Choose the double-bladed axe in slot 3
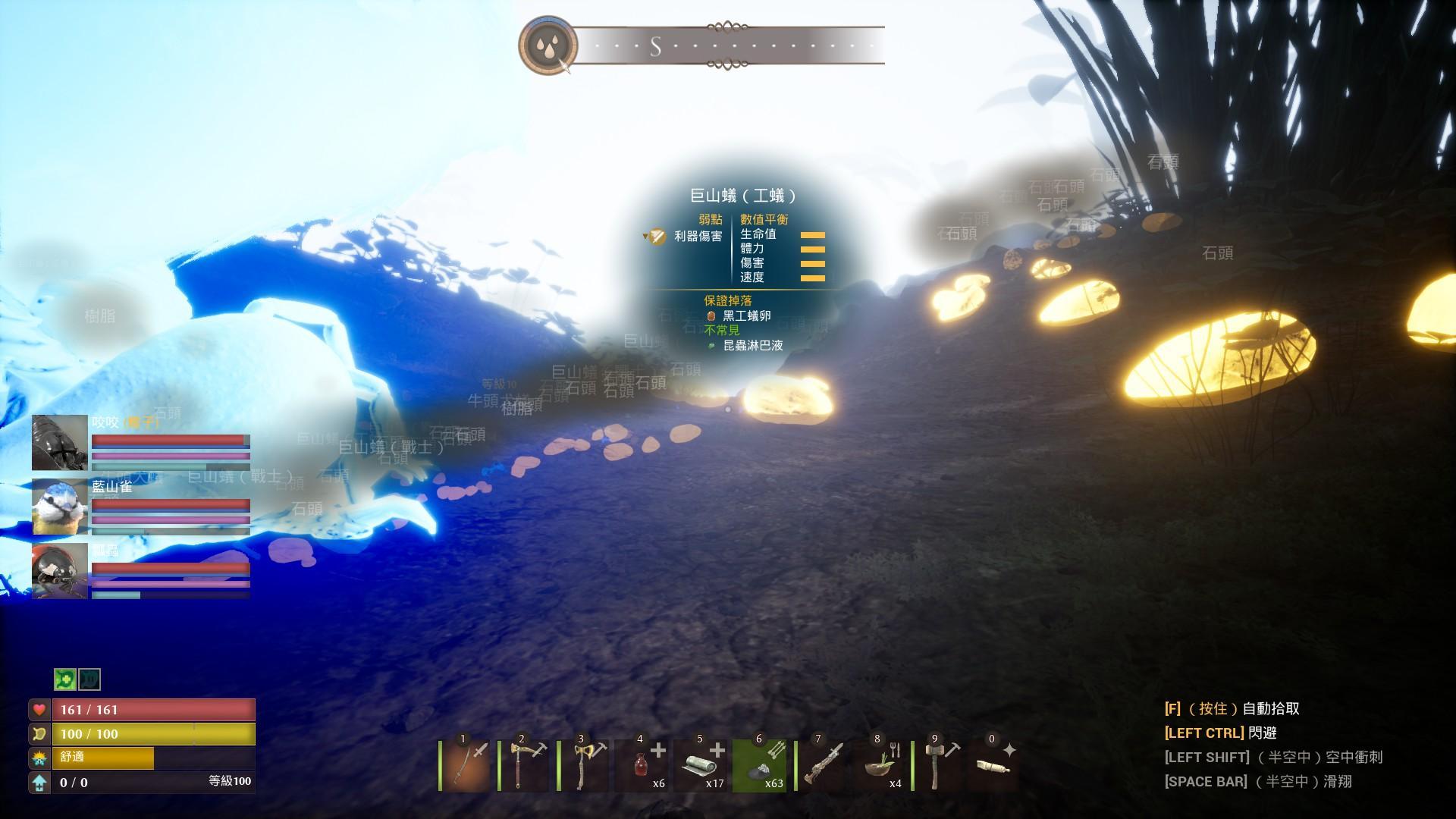Screen dimensions: 1456x819 pos(585,766)
